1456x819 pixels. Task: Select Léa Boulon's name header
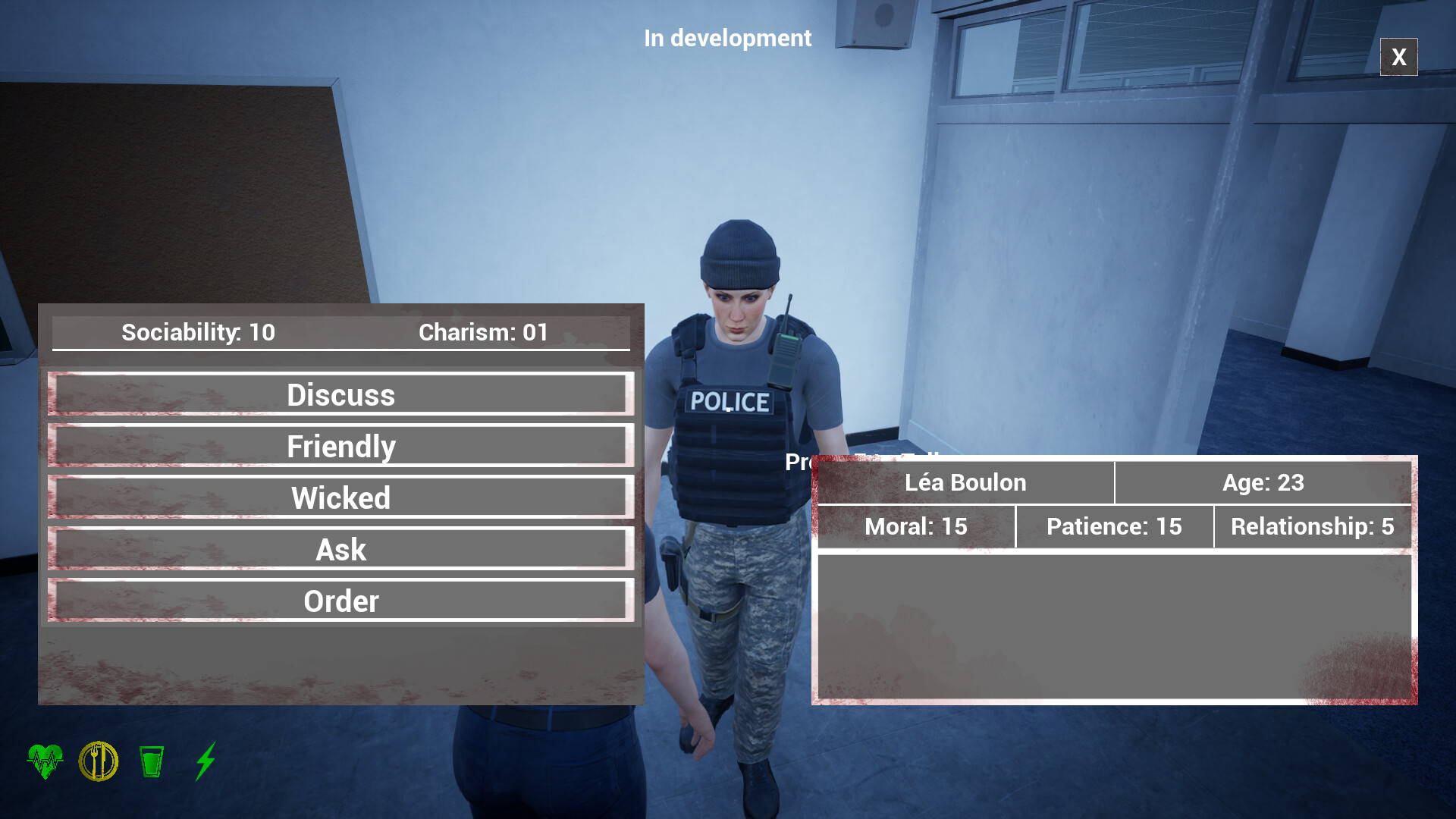pos(965,482)
